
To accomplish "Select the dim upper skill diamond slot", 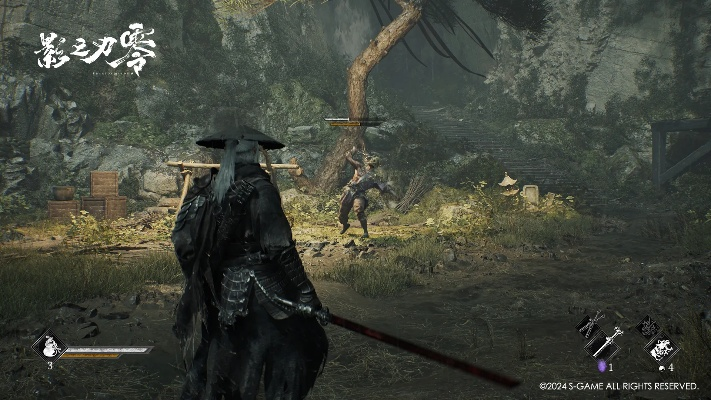I will (x=647, y=325).
